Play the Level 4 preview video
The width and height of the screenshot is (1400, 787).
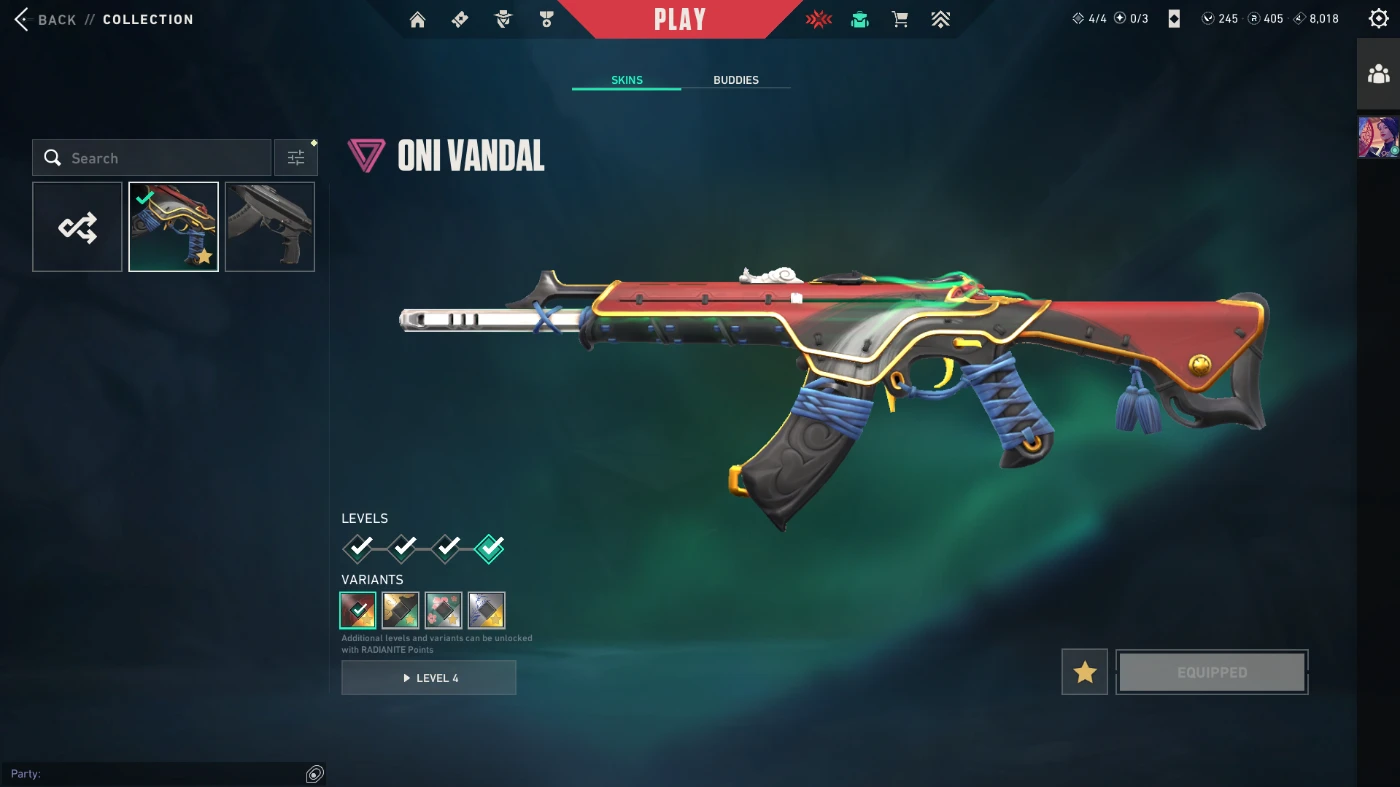pyautogui.click(x=429, y=678)
